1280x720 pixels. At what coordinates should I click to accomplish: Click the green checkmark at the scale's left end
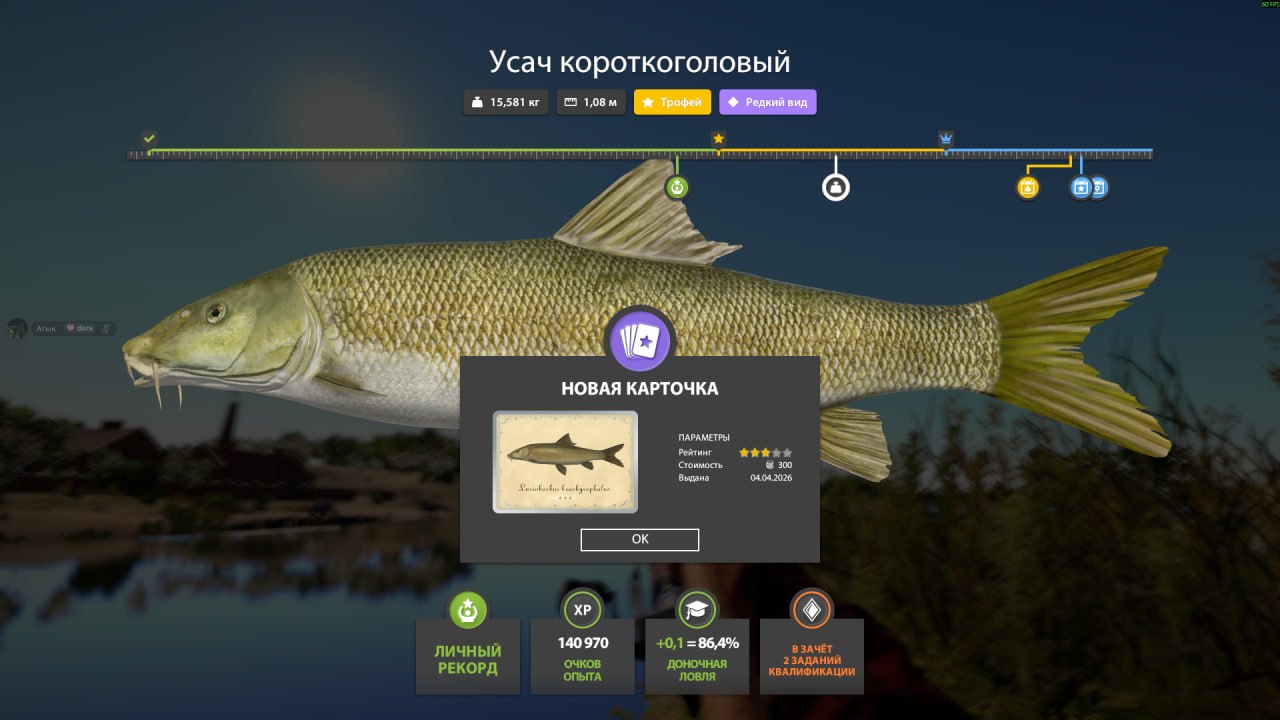coord(148,138)
